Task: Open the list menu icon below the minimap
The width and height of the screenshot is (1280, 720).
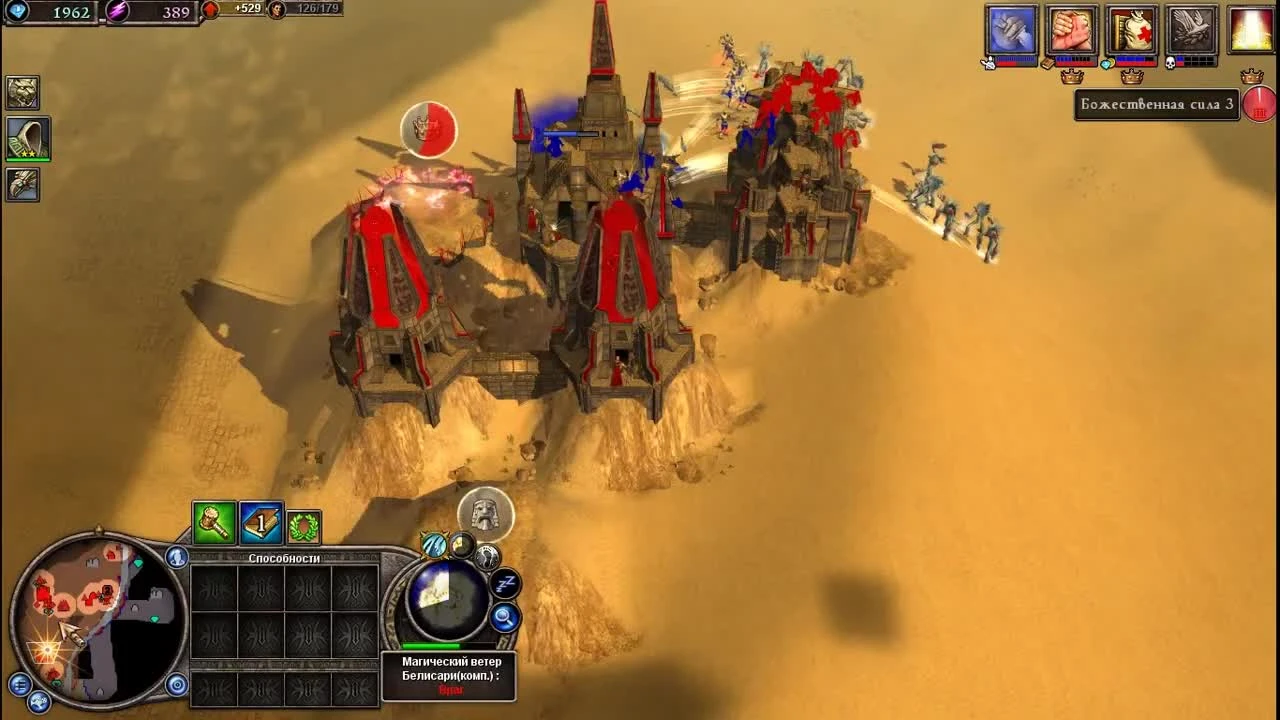Action: (20, 685)
